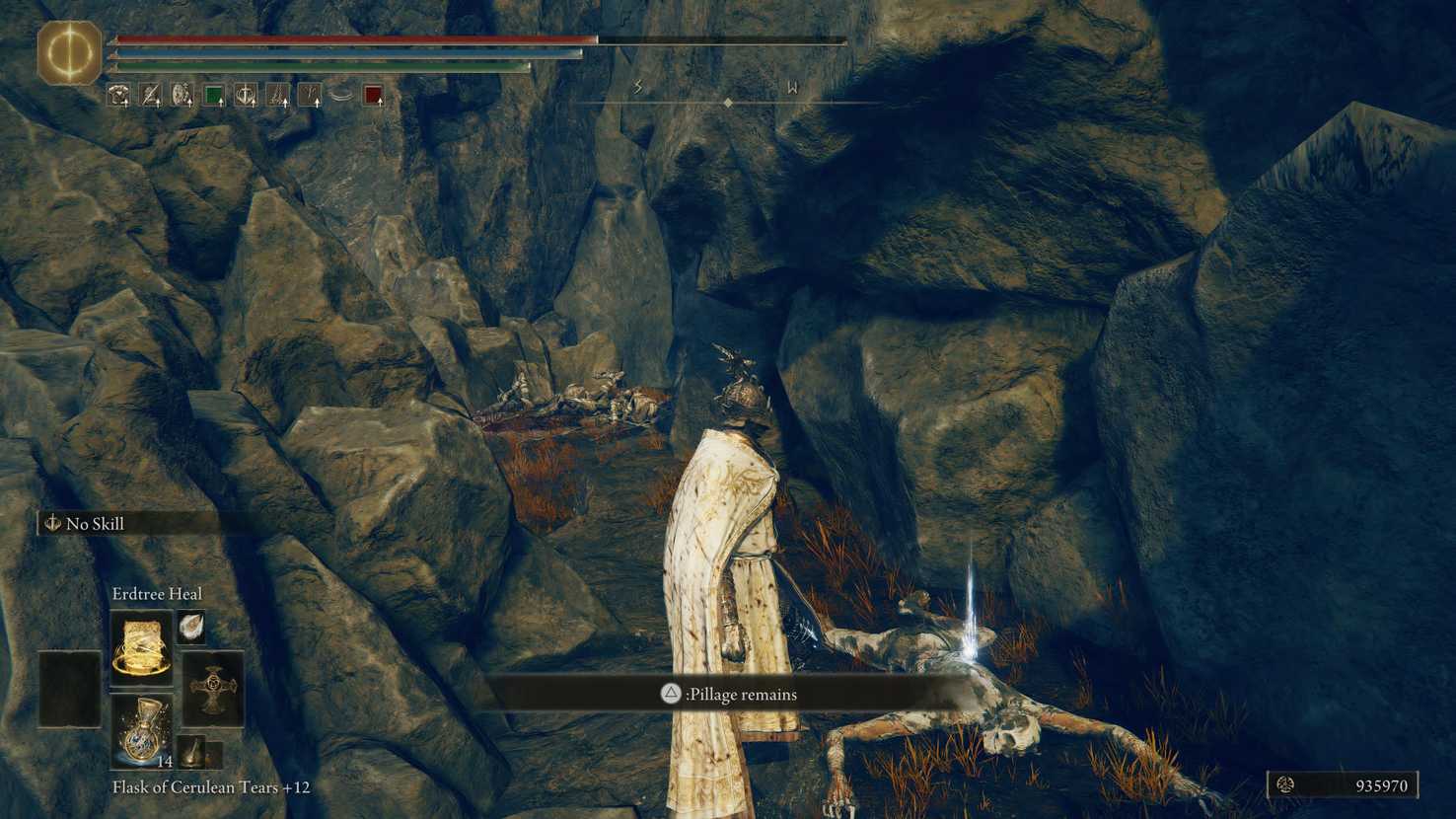
Task: Click the rune counter showing 935970
Action: tap(1356, 786)
